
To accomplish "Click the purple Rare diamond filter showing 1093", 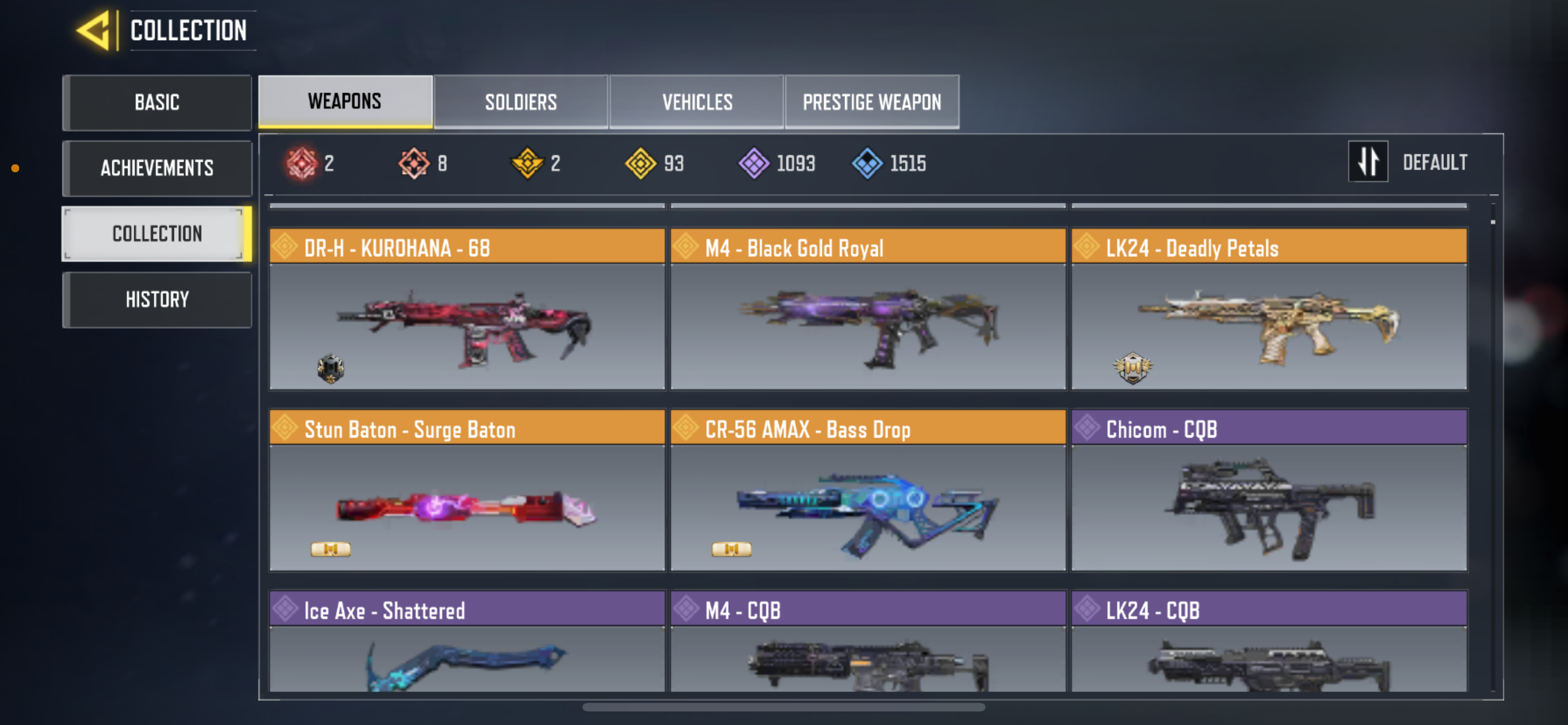I will click(755, 162).
